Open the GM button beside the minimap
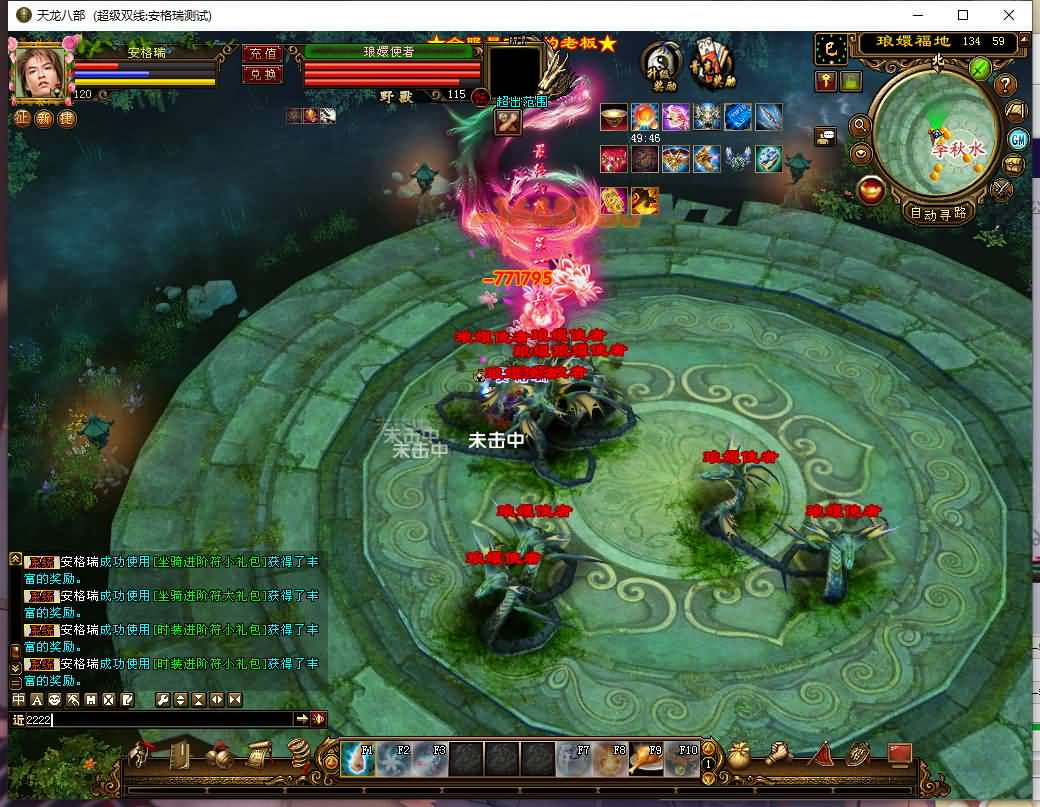The height and width of the screenshot is (807, 1040). 1018,139
